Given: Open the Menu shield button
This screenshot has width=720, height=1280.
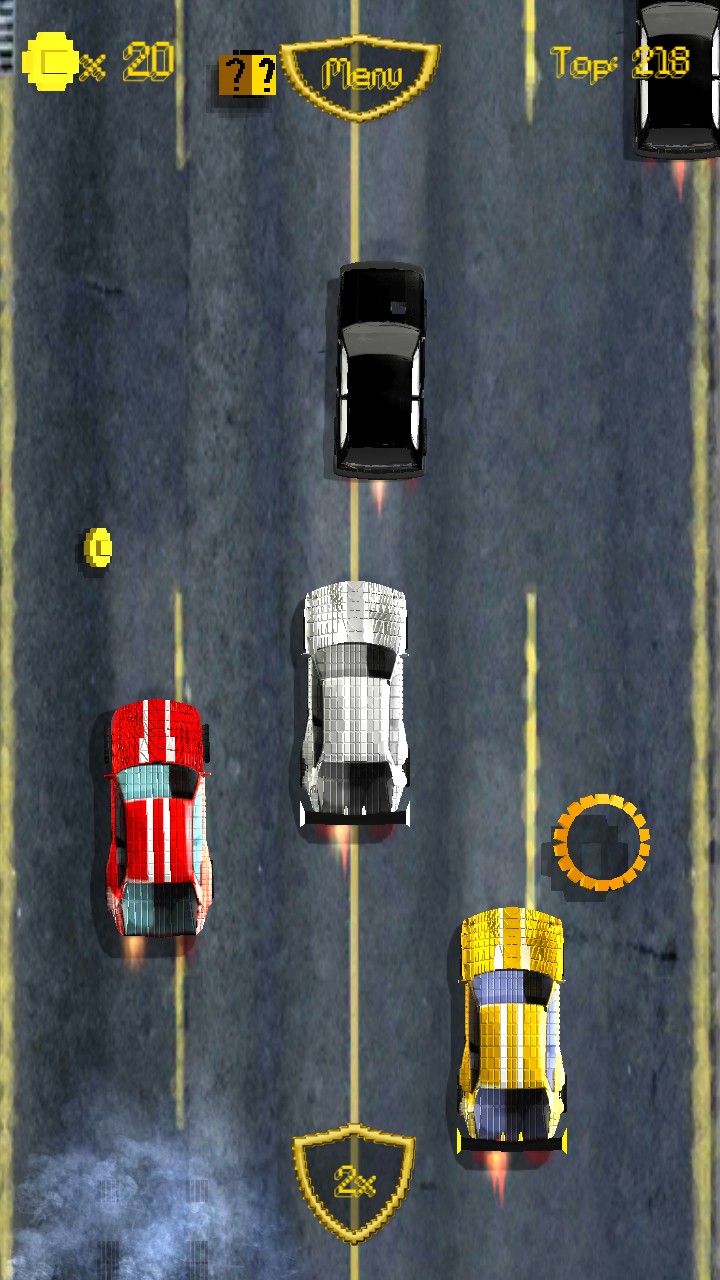Looking at the screenshot, I should coord(361,75).
